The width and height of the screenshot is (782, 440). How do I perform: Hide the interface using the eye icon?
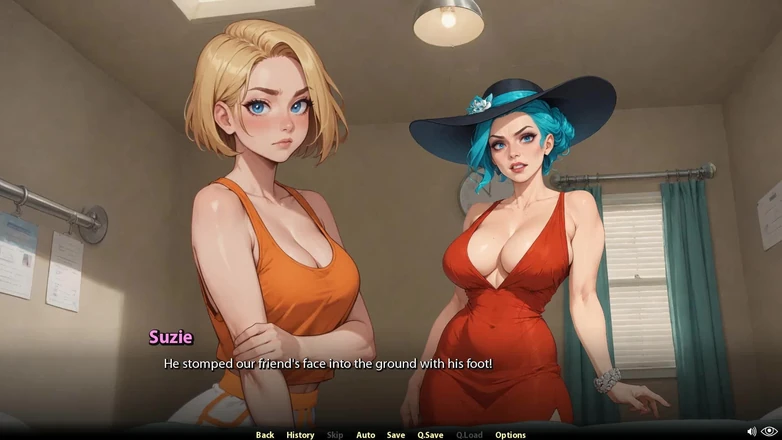point(770,432)
